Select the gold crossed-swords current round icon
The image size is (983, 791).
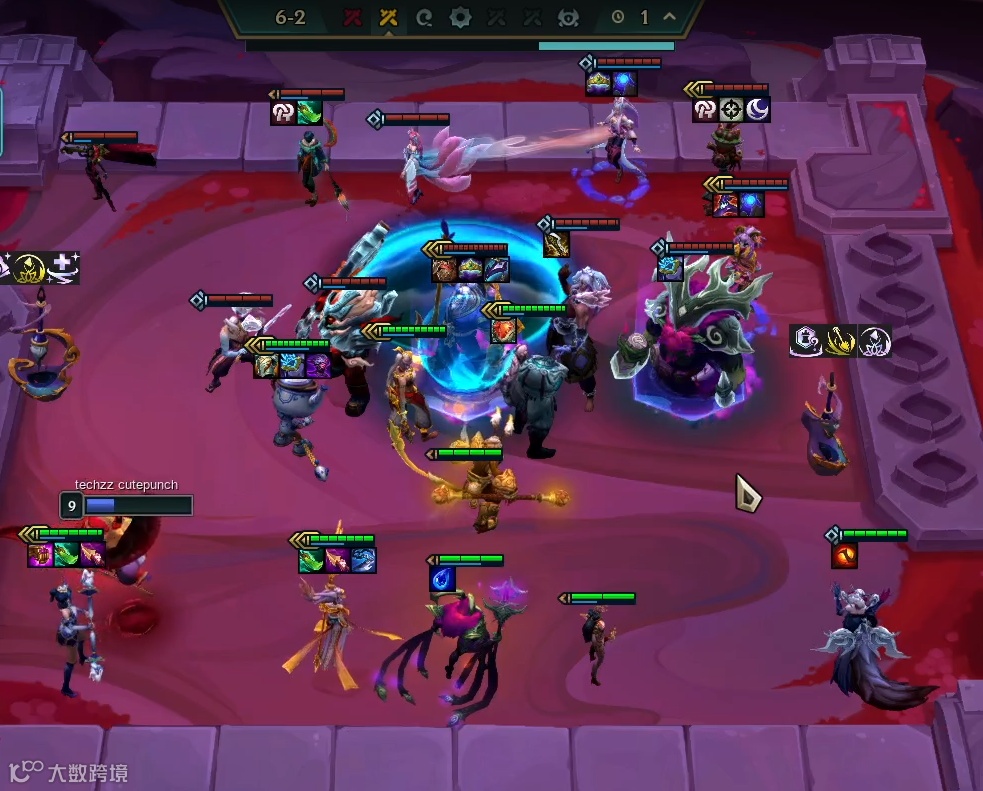tap(388, 17)
